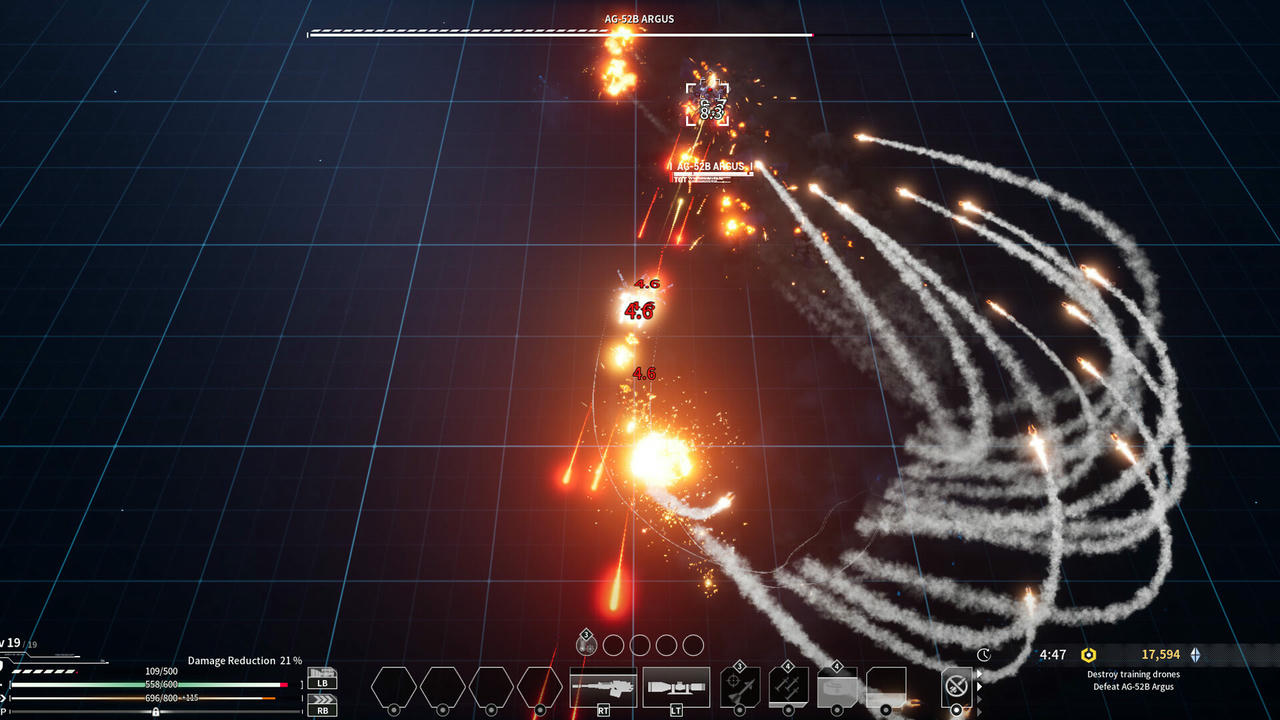Click the buff icon with count 3

point(587,645)
